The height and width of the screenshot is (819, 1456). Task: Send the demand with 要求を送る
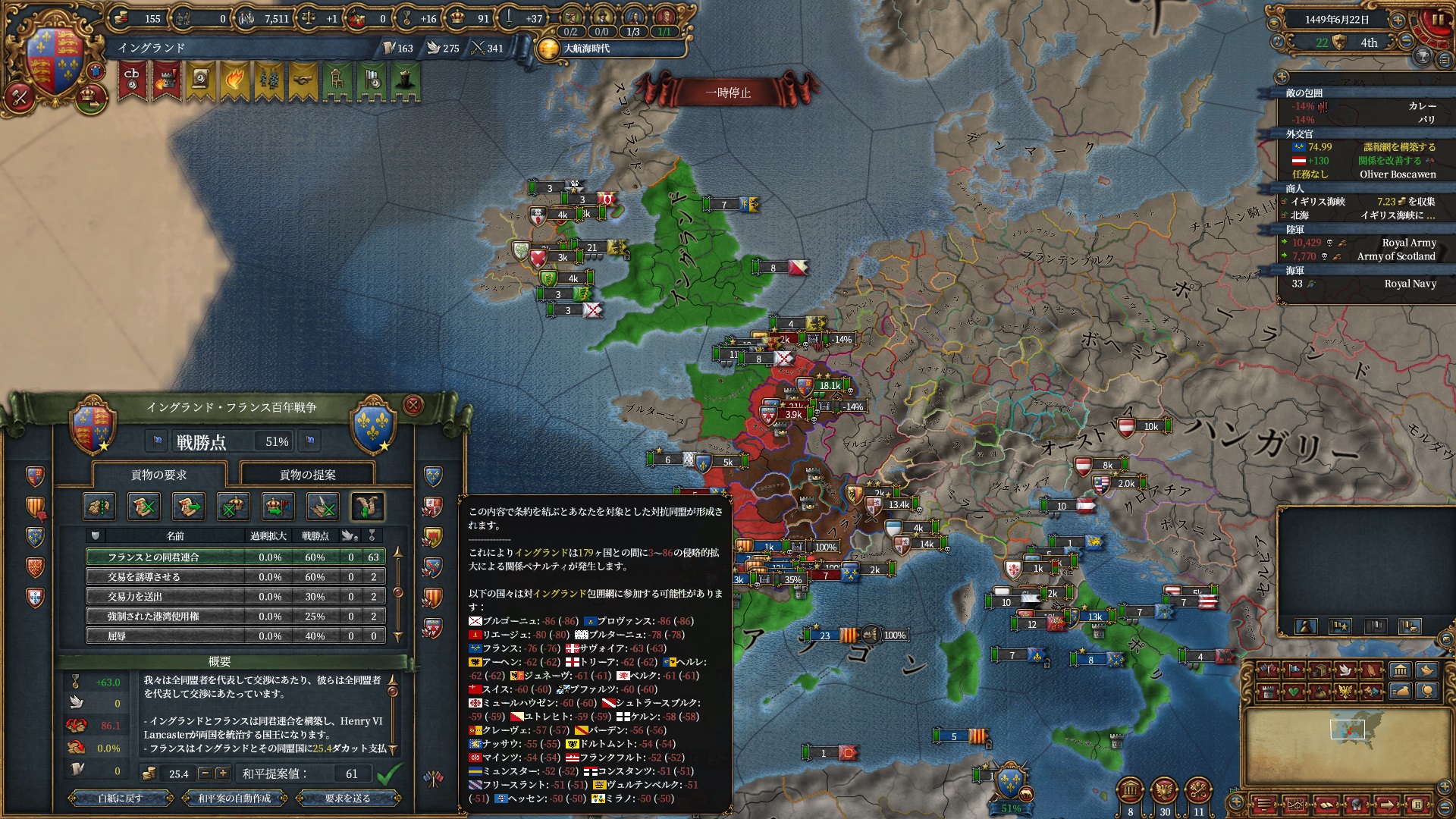coord(347,798)
